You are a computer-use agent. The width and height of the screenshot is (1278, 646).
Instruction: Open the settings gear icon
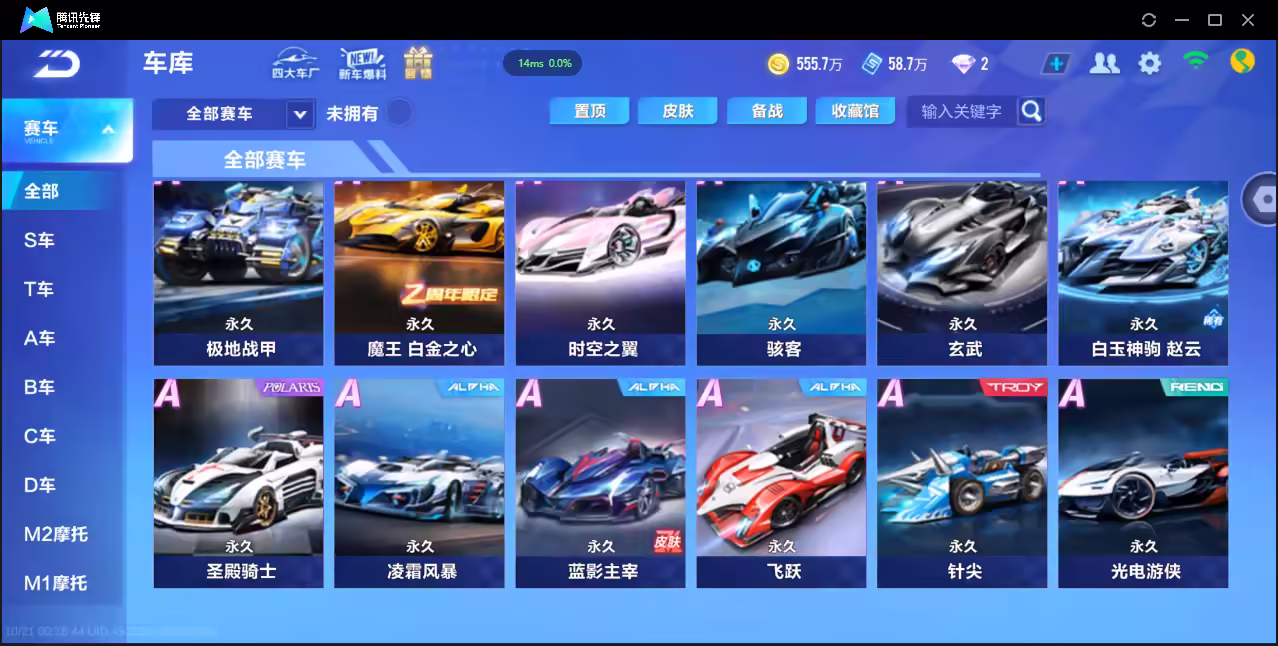[1150, 64]
